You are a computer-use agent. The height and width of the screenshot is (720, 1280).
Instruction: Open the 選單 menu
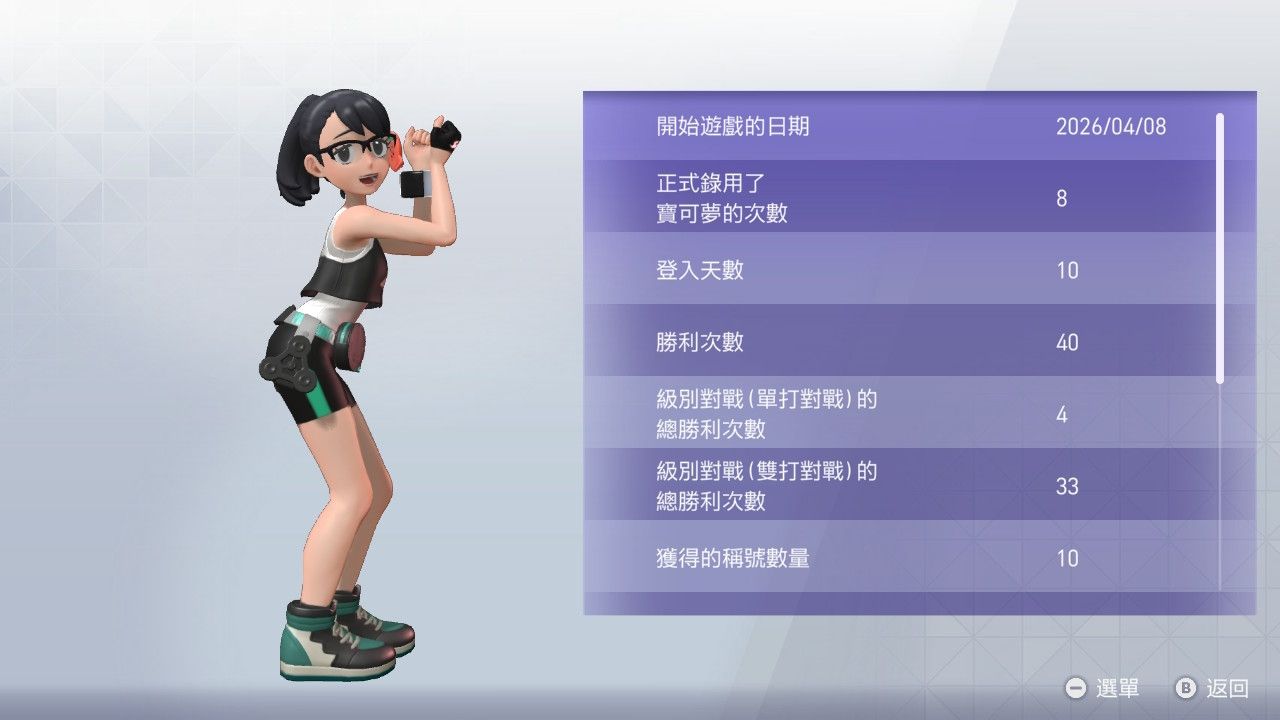coord(1103,688)
